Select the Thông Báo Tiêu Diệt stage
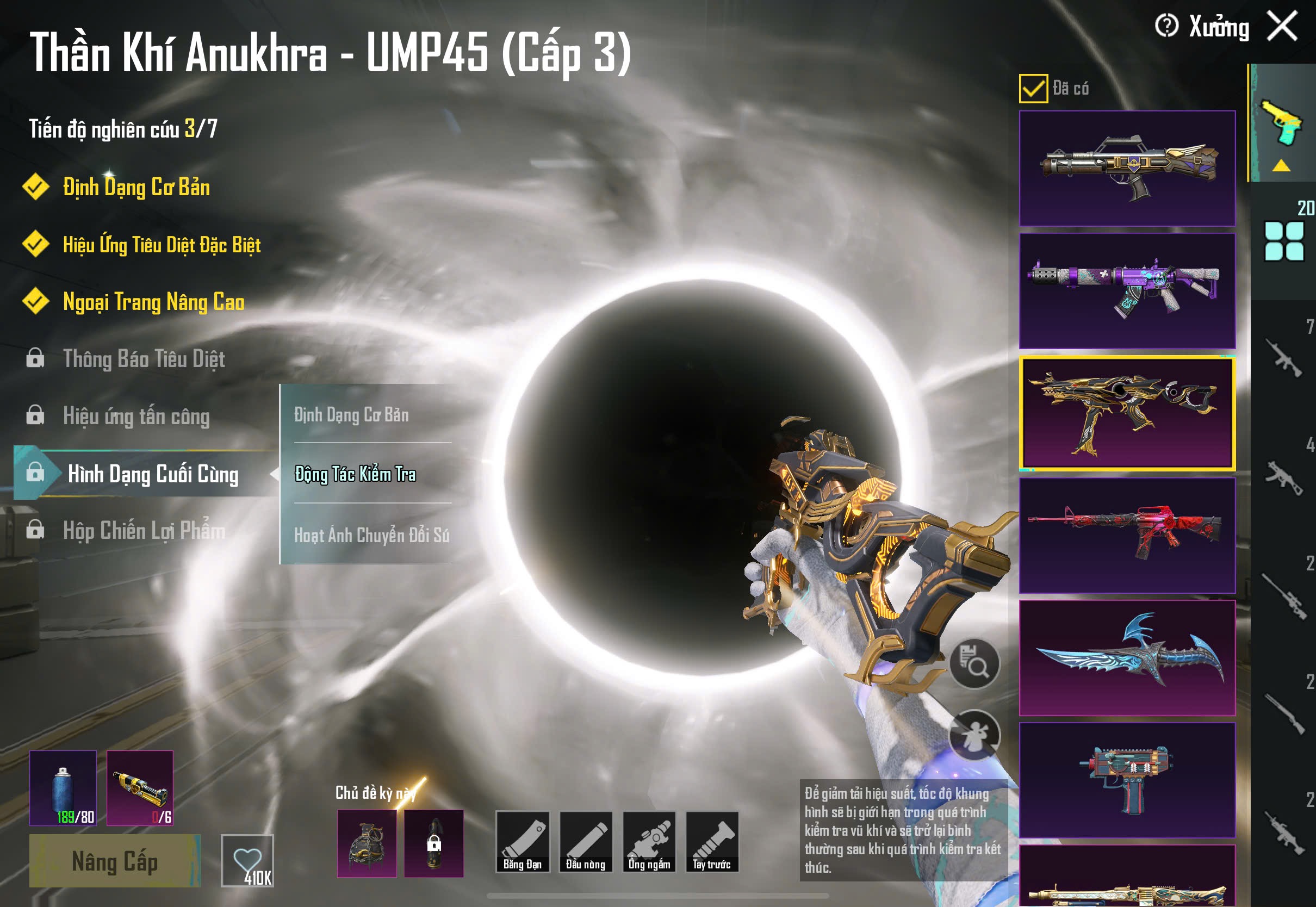 coord(143,359)
